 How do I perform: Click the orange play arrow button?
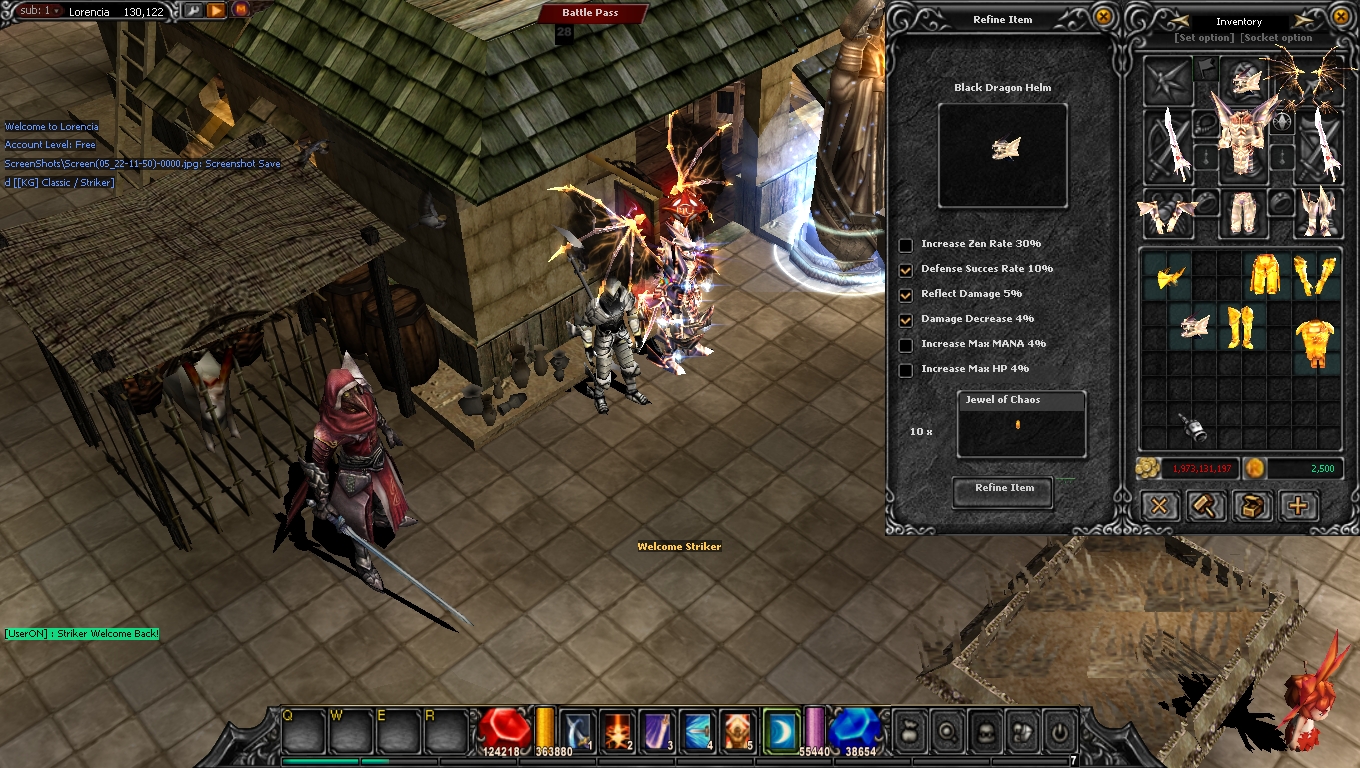[x=216, y=11]
